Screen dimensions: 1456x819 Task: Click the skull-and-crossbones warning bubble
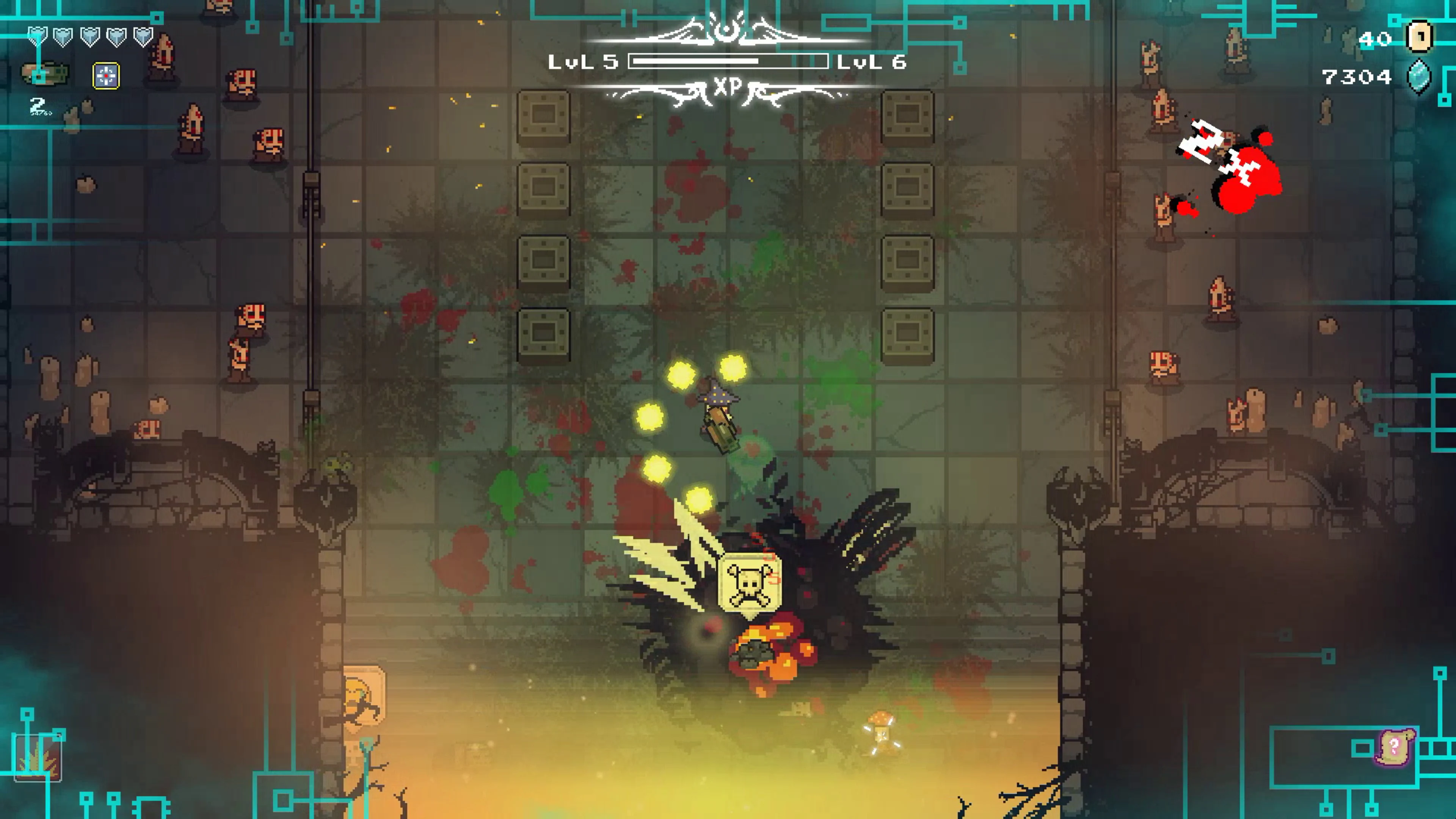coord(750,582)
